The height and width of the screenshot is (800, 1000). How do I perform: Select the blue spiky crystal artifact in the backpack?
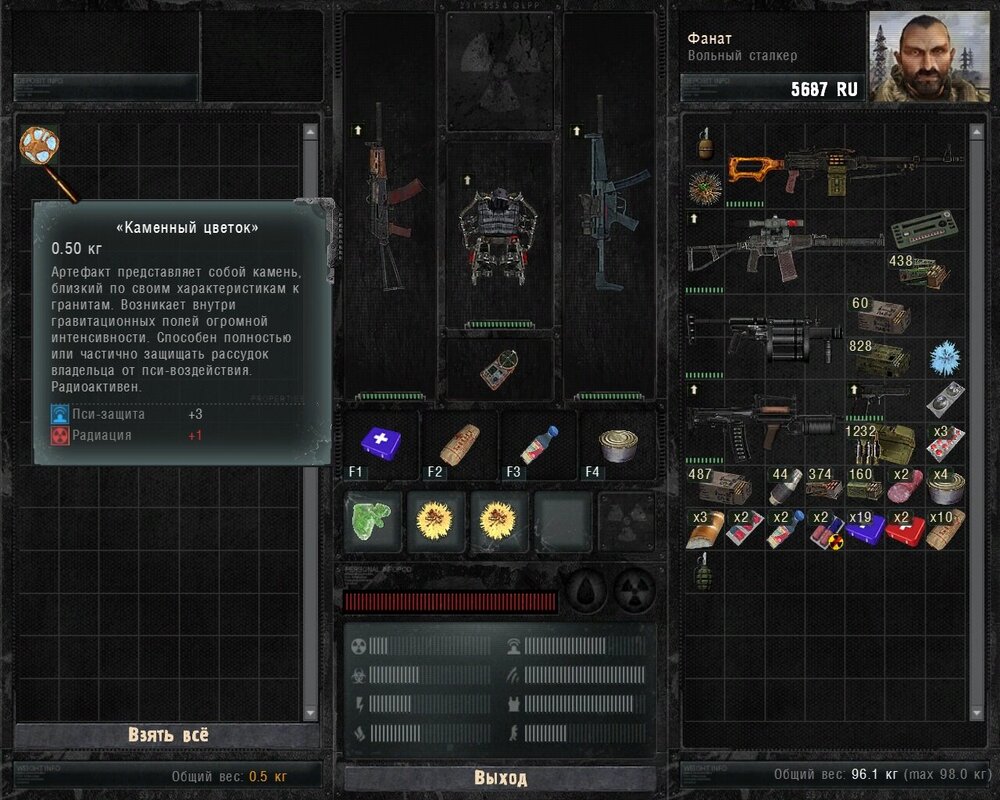944,357
